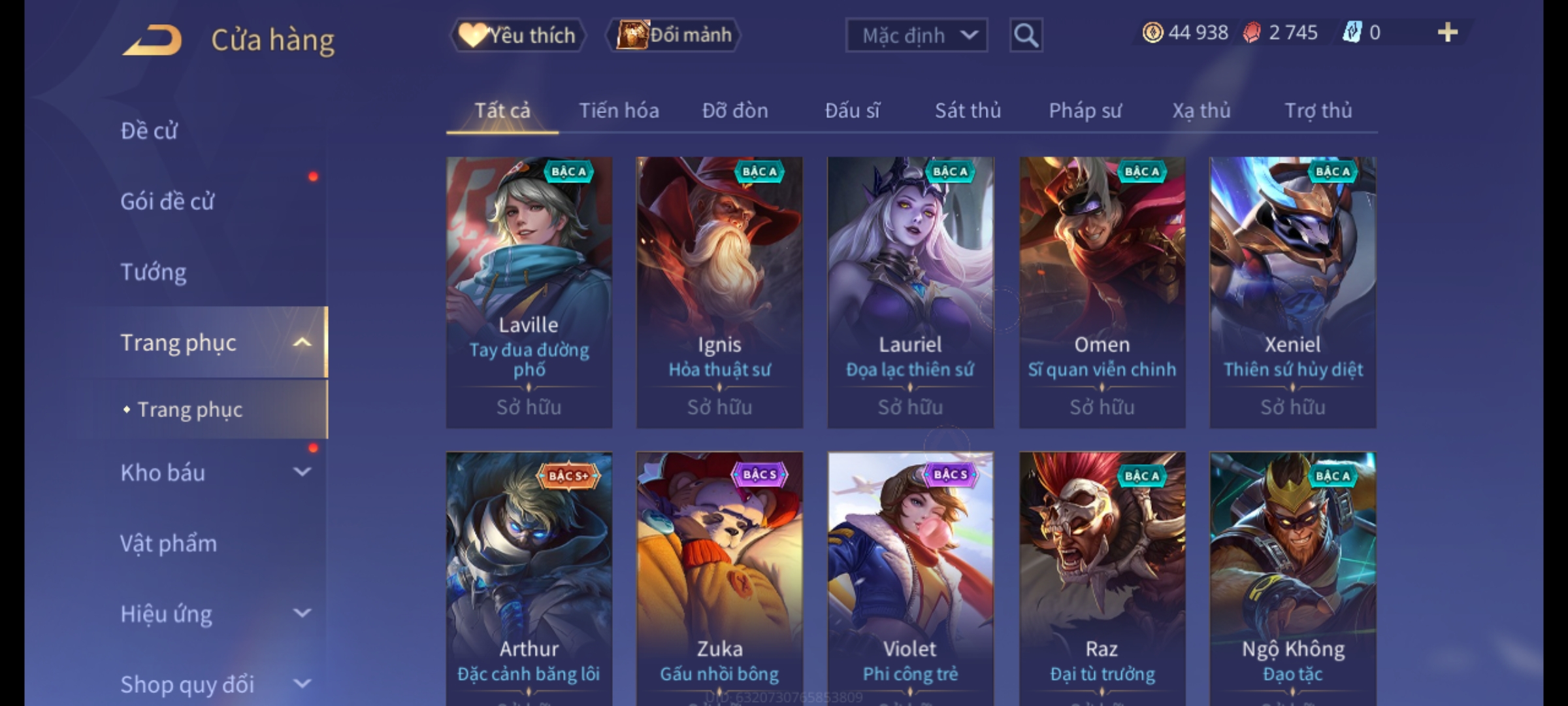Open the Mặc định sort dropdown

916,35
